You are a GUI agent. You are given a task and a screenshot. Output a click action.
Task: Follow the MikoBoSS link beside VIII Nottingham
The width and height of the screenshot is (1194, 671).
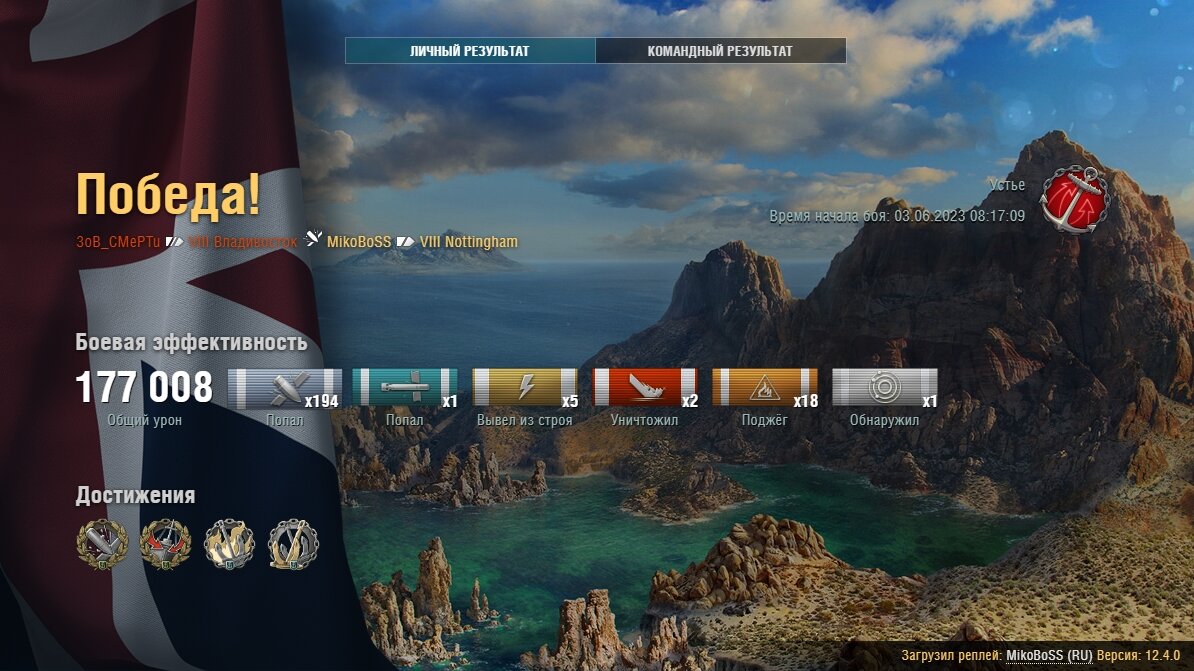click(358, 242)
